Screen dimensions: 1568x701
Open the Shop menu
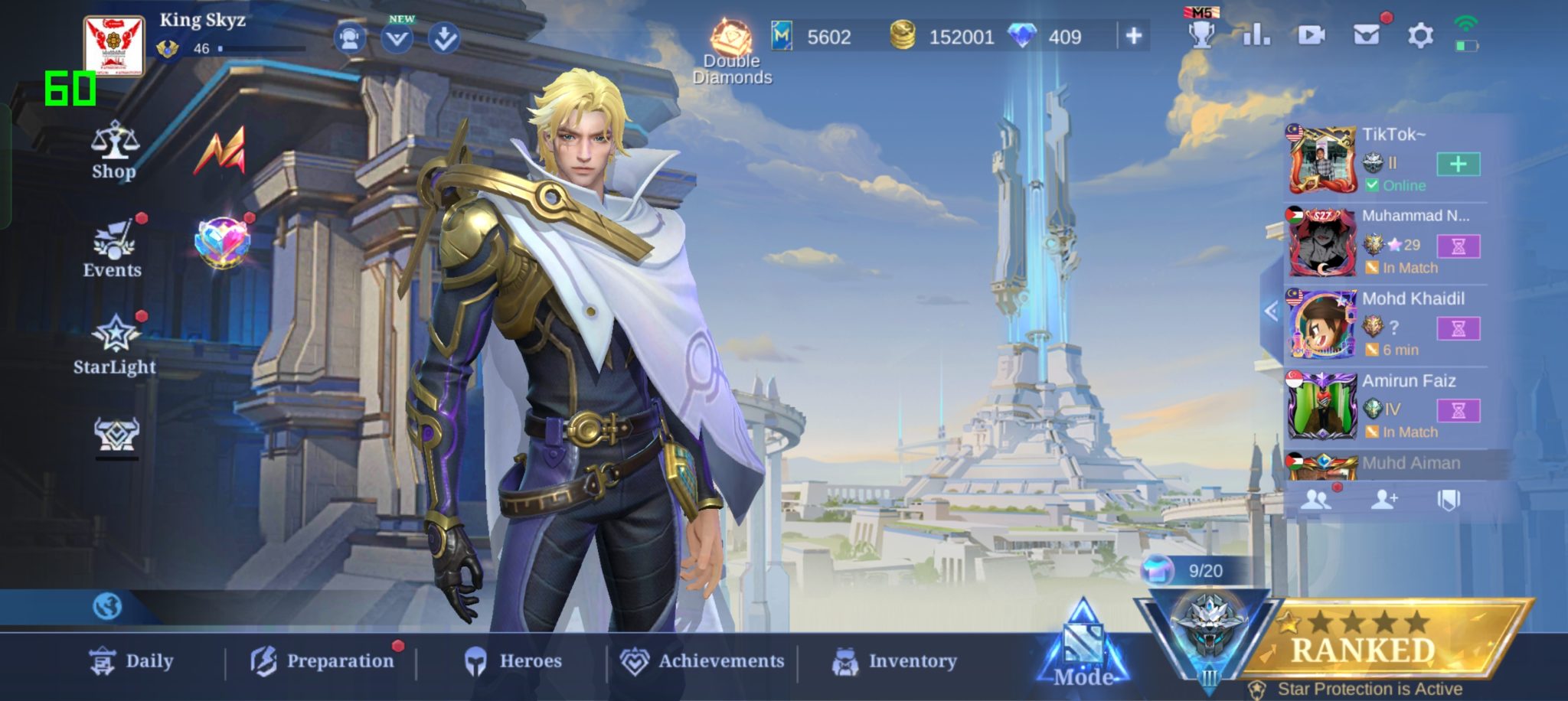click(114, 151)
